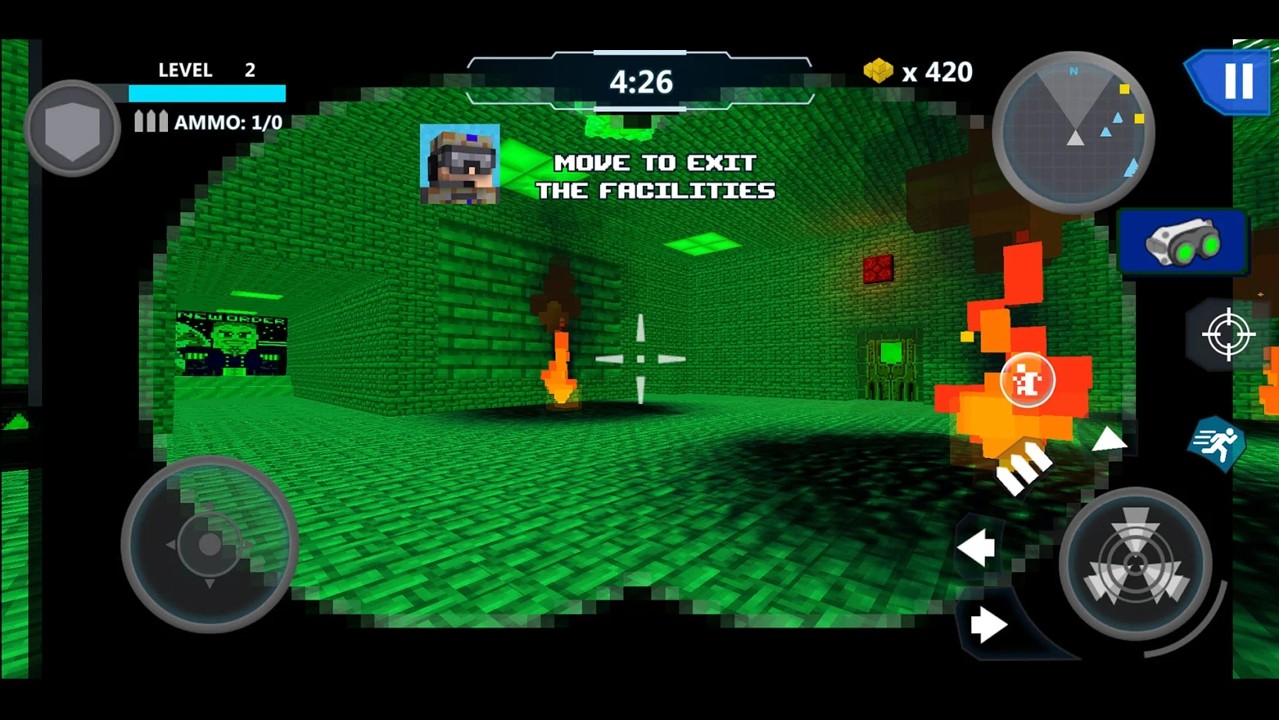Tap the left arrow button

pyautogui.click(x=976, y=547)
